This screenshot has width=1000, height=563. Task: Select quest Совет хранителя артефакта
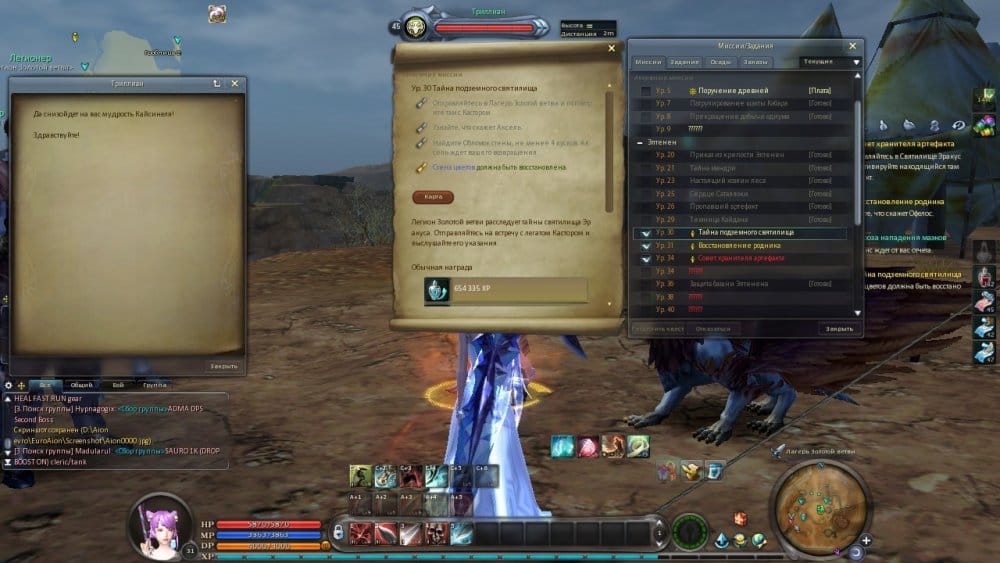click(735, 258)
